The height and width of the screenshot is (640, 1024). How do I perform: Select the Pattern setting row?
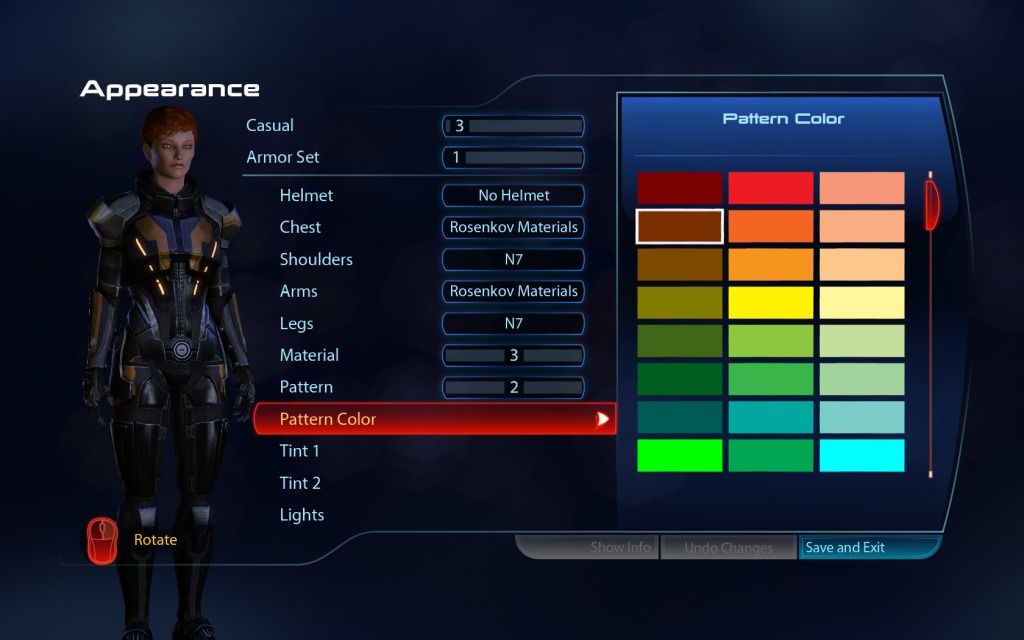(306, 388)
